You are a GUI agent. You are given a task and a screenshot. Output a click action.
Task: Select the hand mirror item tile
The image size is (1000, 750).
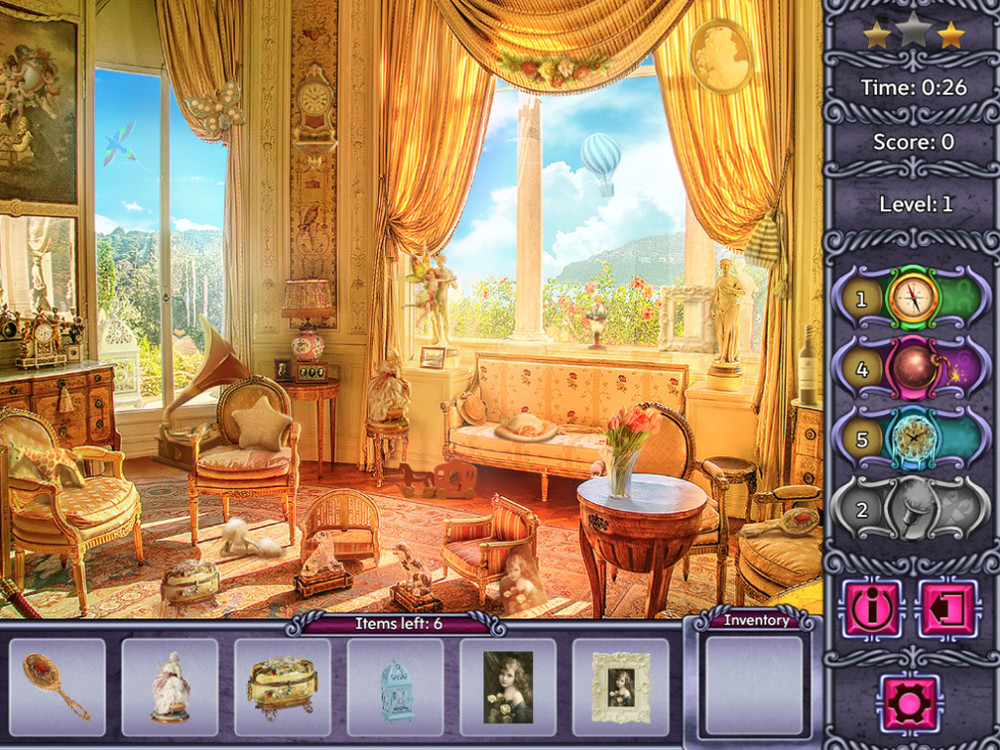(57, 686)
